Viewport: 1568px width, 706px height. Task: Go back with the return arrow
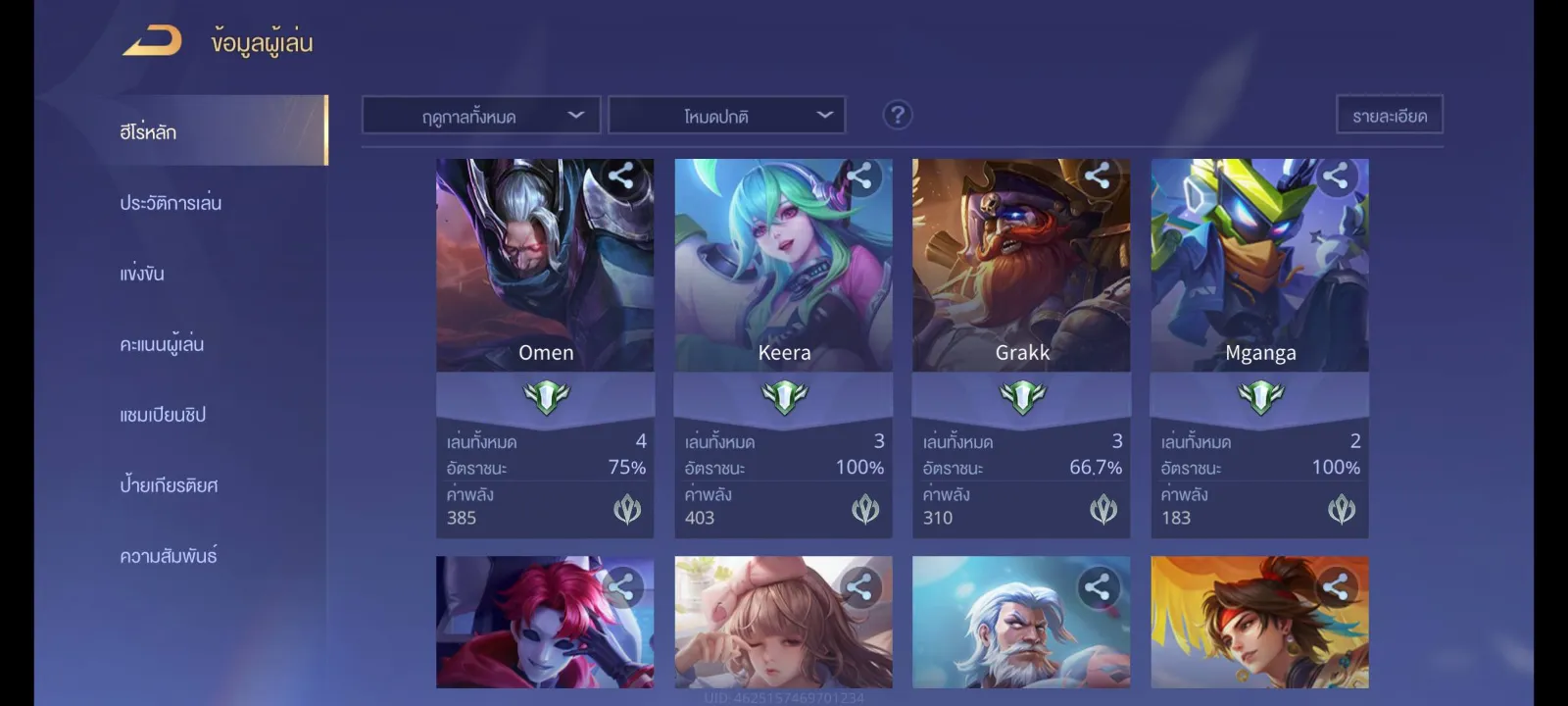(x=153, y=42)
